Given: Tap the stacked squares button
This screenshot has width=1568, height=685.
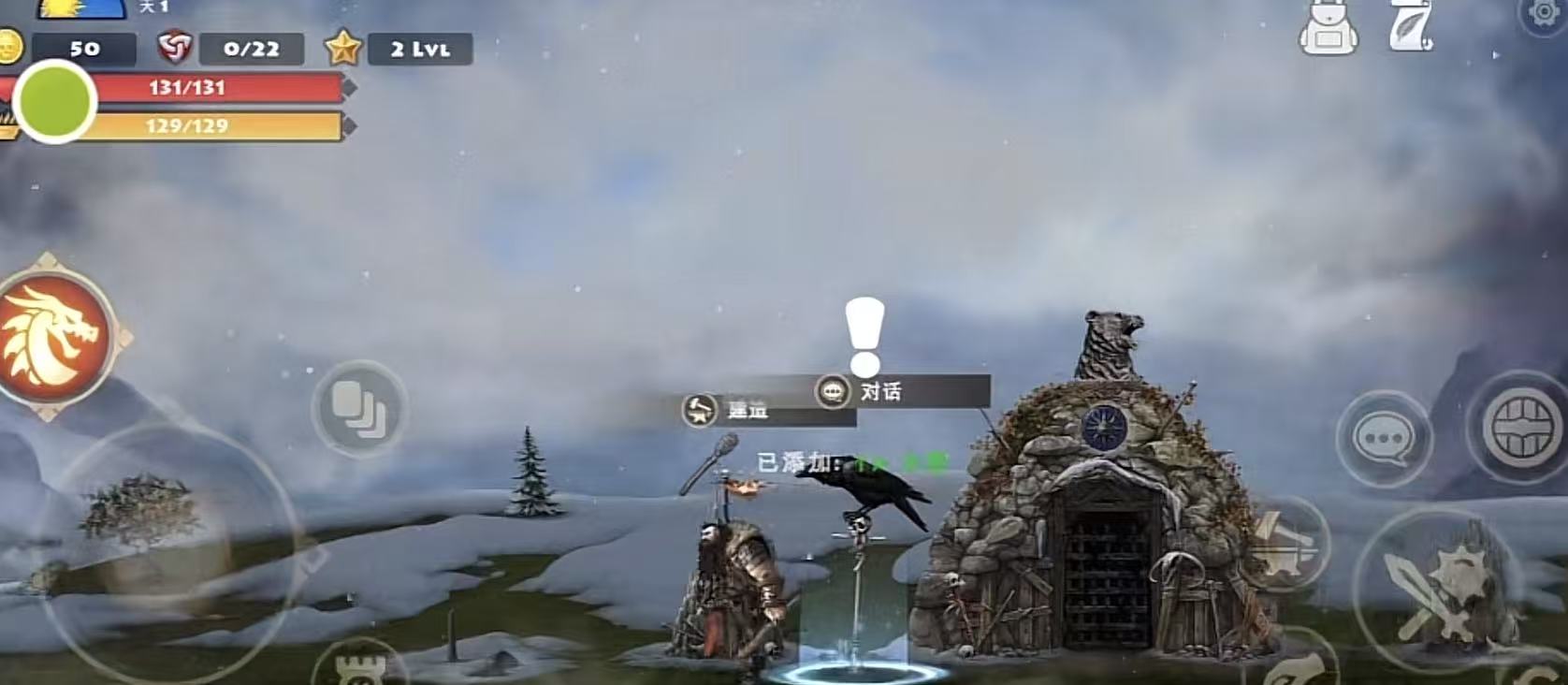Looking at the screenshot, I should [359, 409].
